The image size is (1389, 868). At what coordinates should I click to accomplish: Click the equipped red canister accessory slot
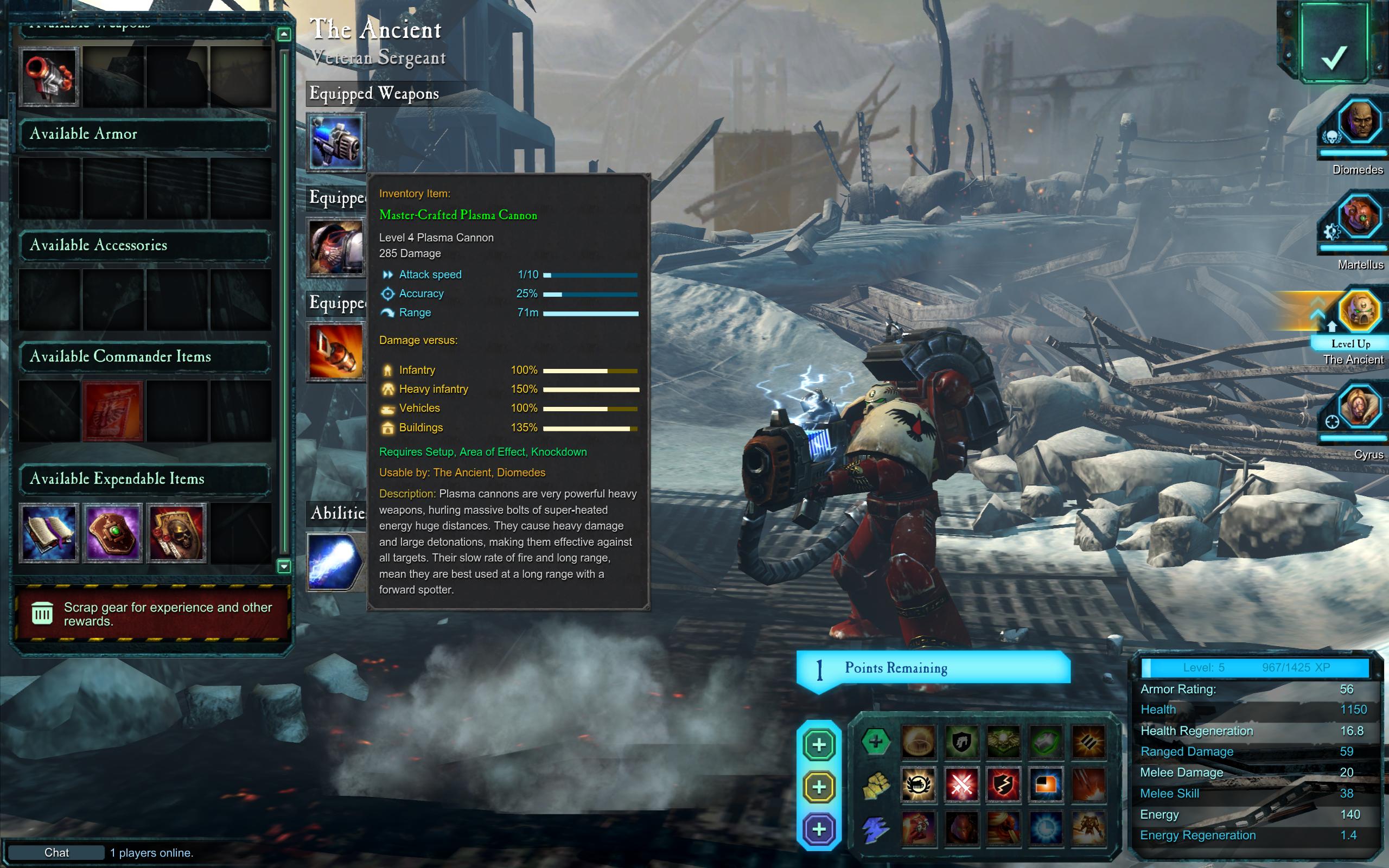(336, 352)
